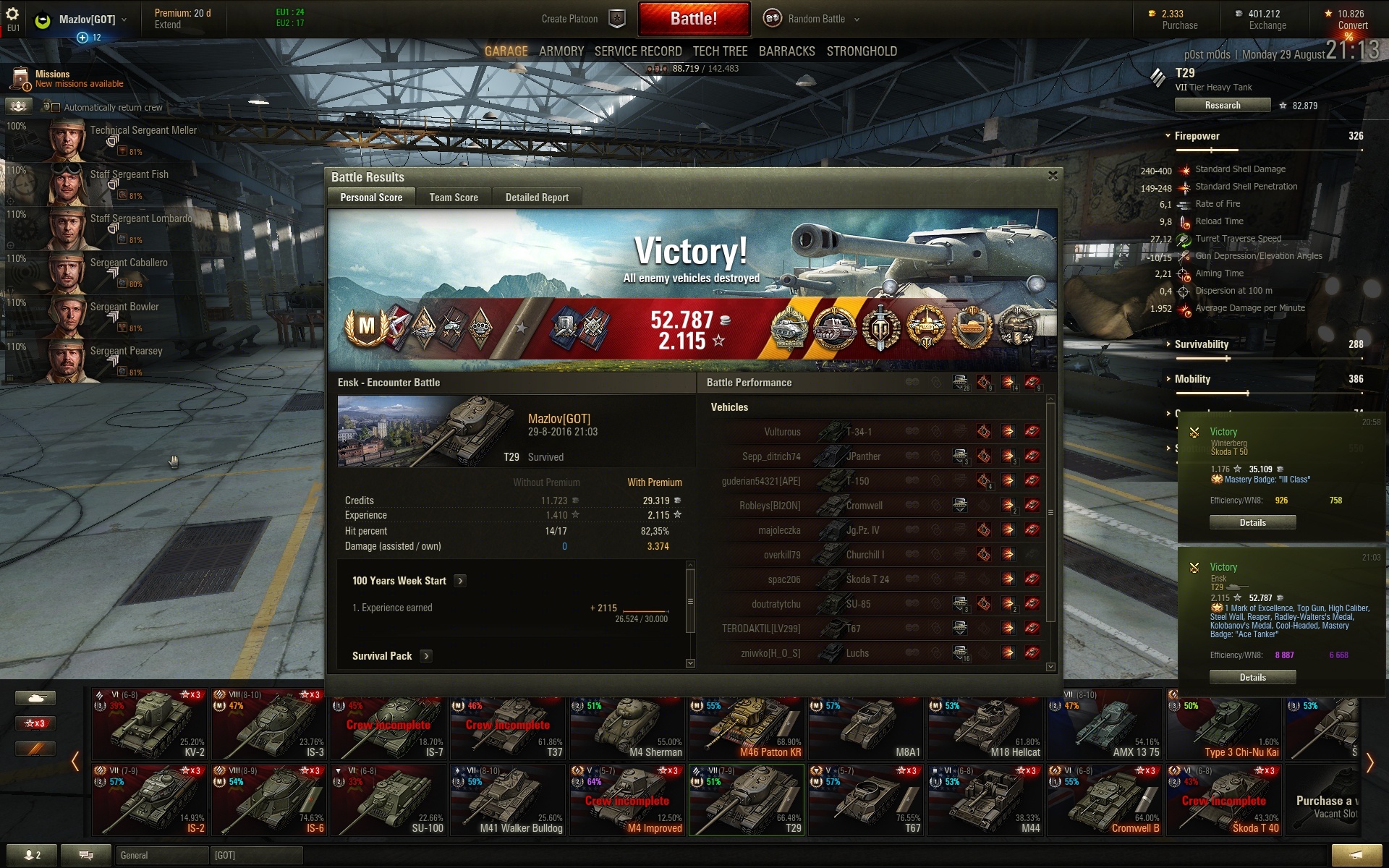Show the Detailed Report tab
1389x868 pixels.
[x=537, y=197]
